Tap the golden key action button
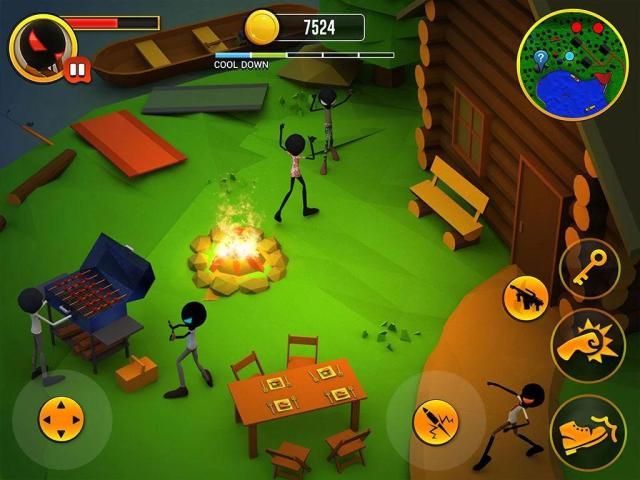The image size is (640, 480). (590, 268)
